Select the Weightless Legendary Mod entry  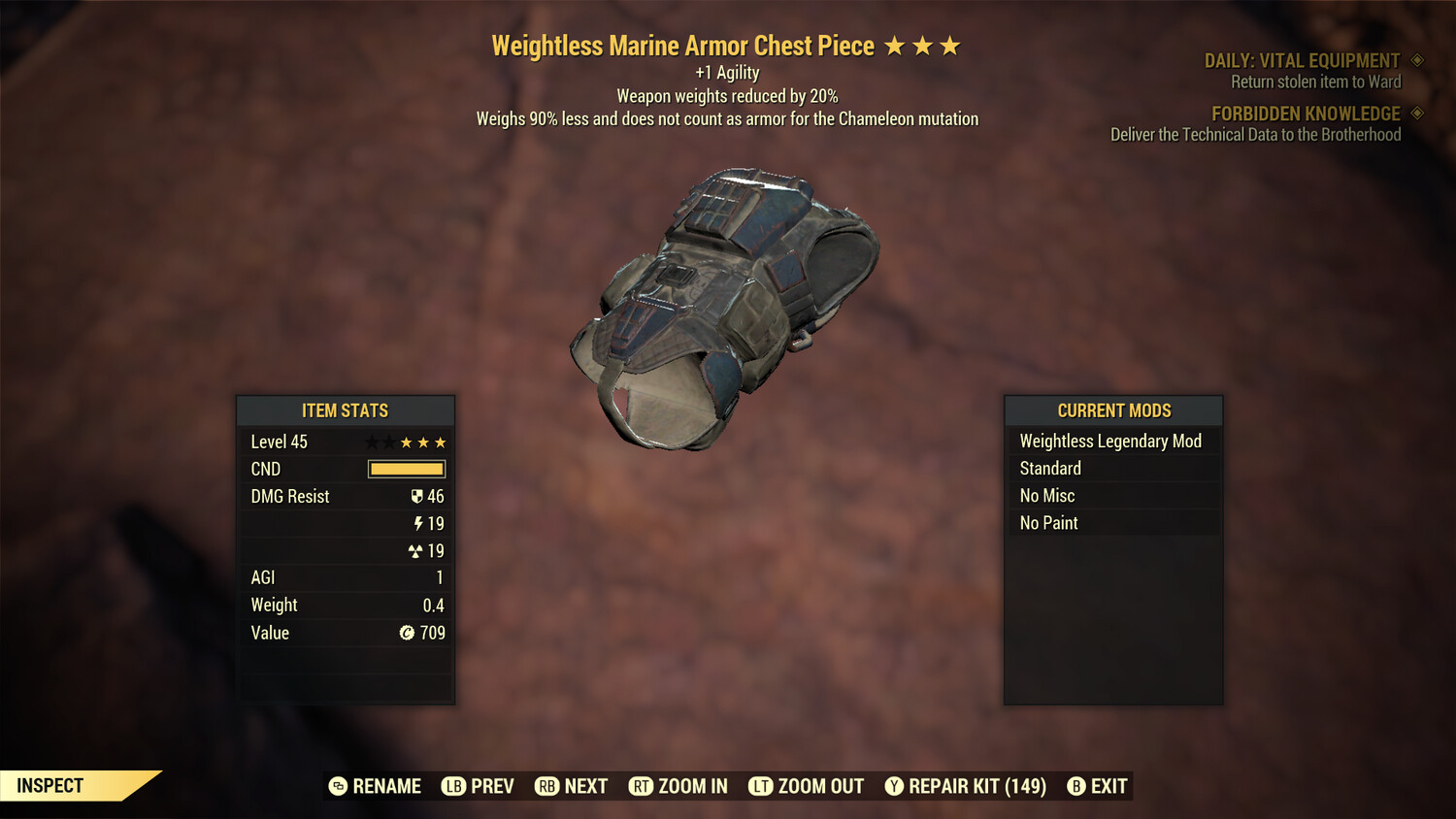pyautogui.click(x=1110, y=442)
